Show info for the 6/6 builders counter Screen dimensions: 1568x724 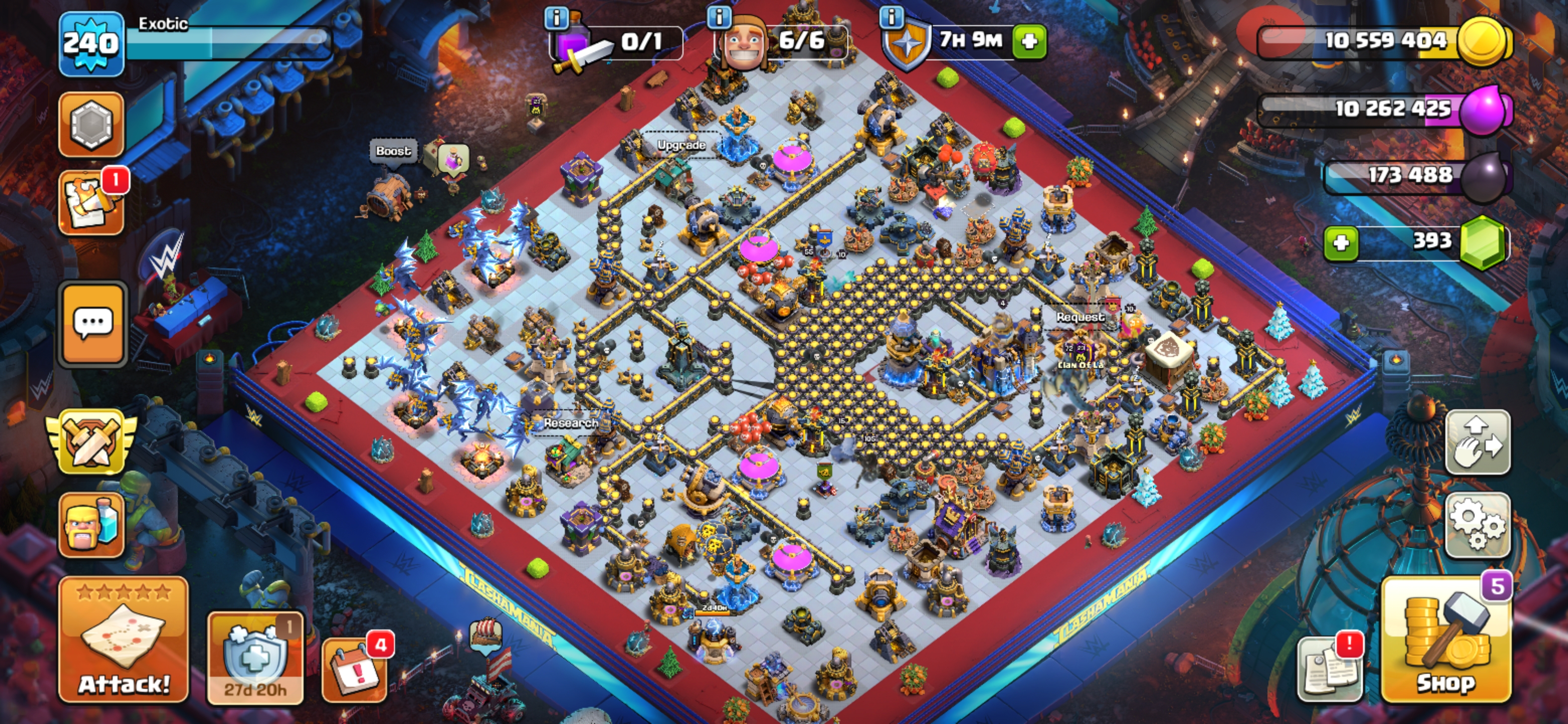point(719,17)
